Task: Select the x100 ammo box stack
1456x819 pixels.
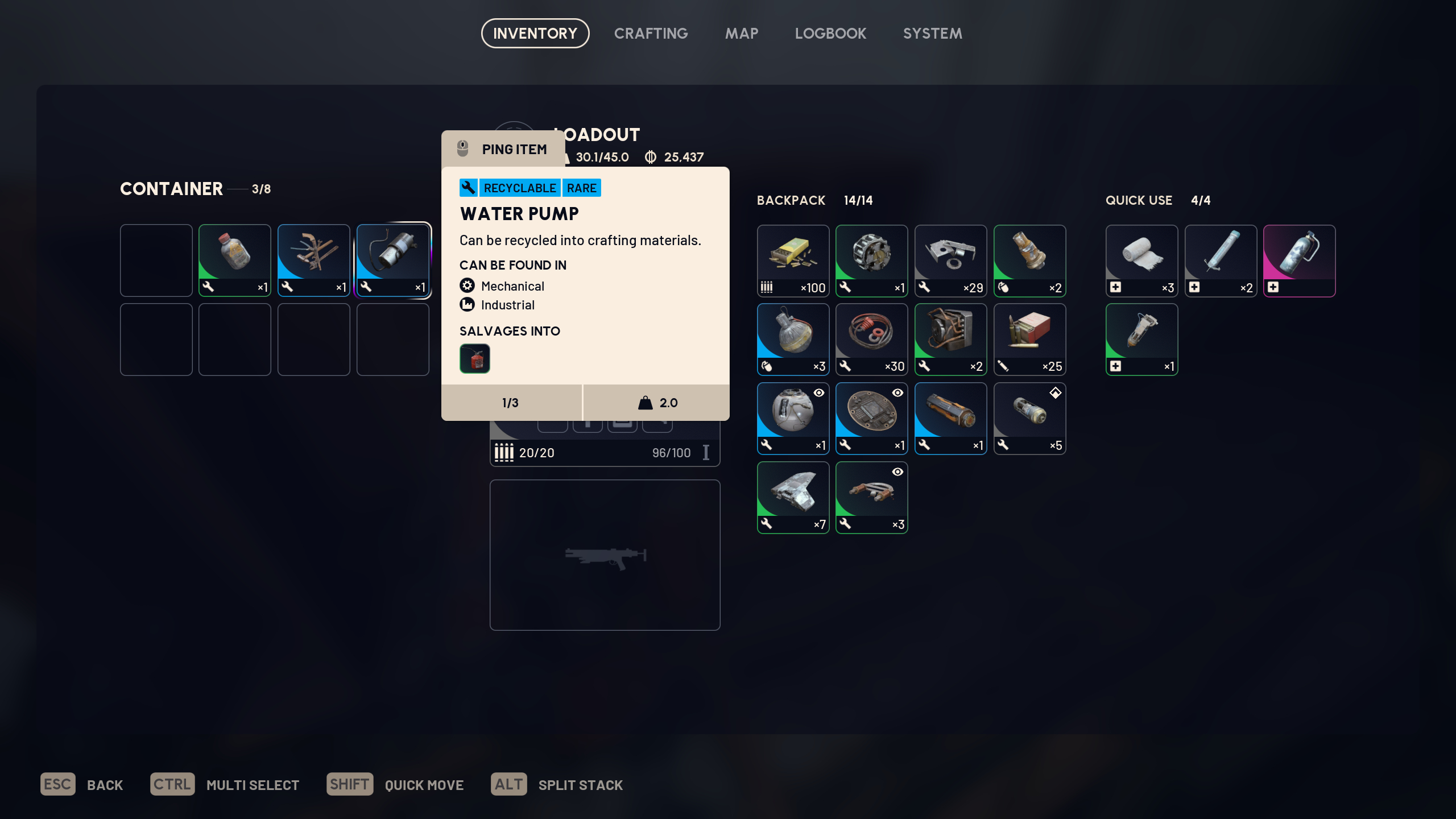Action: [x=793, y=260]
